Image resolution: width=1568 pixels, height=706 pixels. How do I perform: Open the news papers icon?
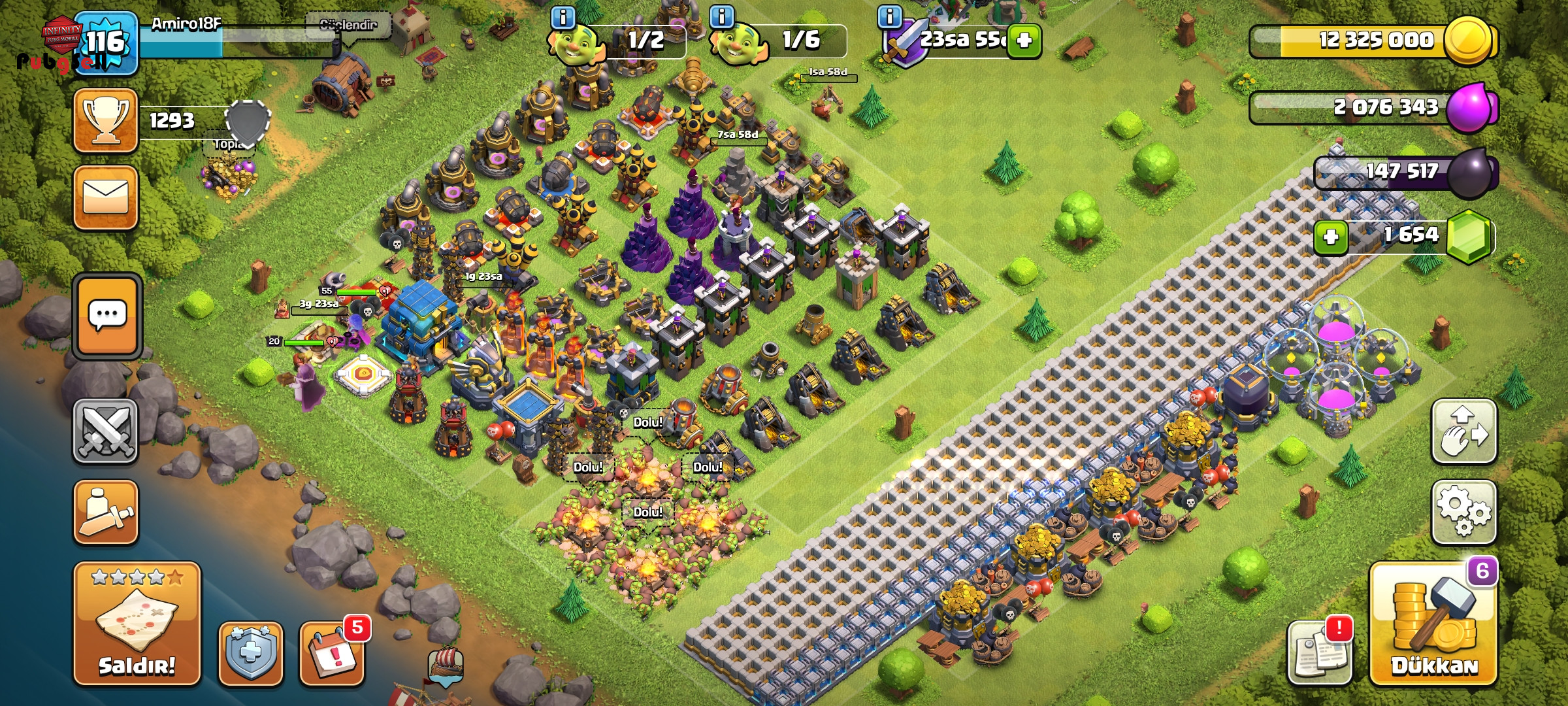tap(1318, 653)
